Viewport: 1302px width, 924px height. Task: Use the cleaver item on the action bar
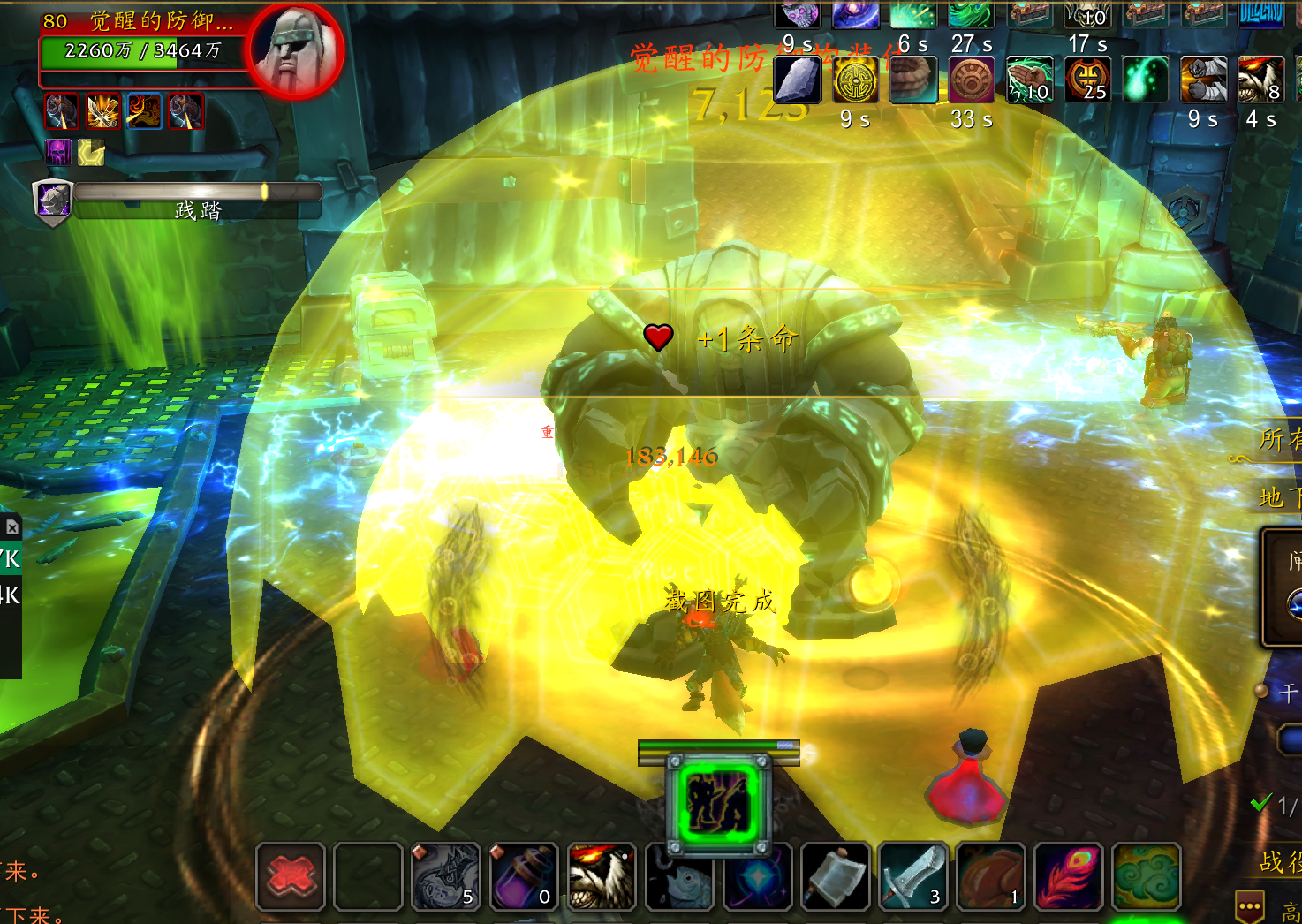(835, 876)
